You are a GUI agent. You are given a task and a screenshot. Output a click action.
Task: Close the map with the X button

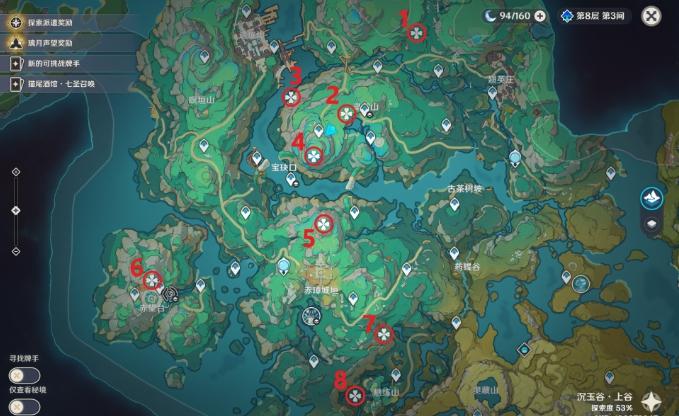click(x=651, y=16)
